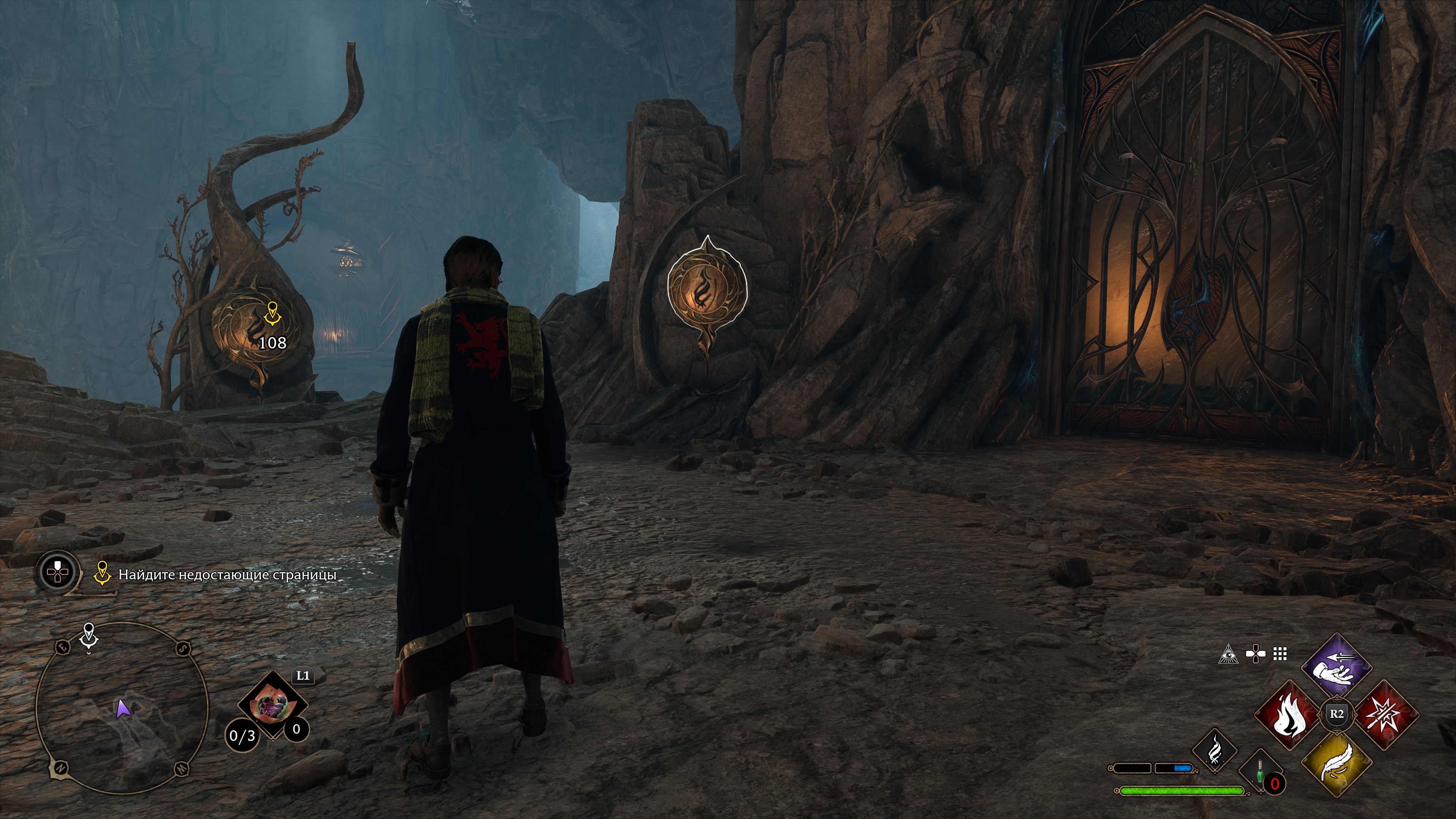Trigger the ancient magic flame icon

pos(1214,750)
